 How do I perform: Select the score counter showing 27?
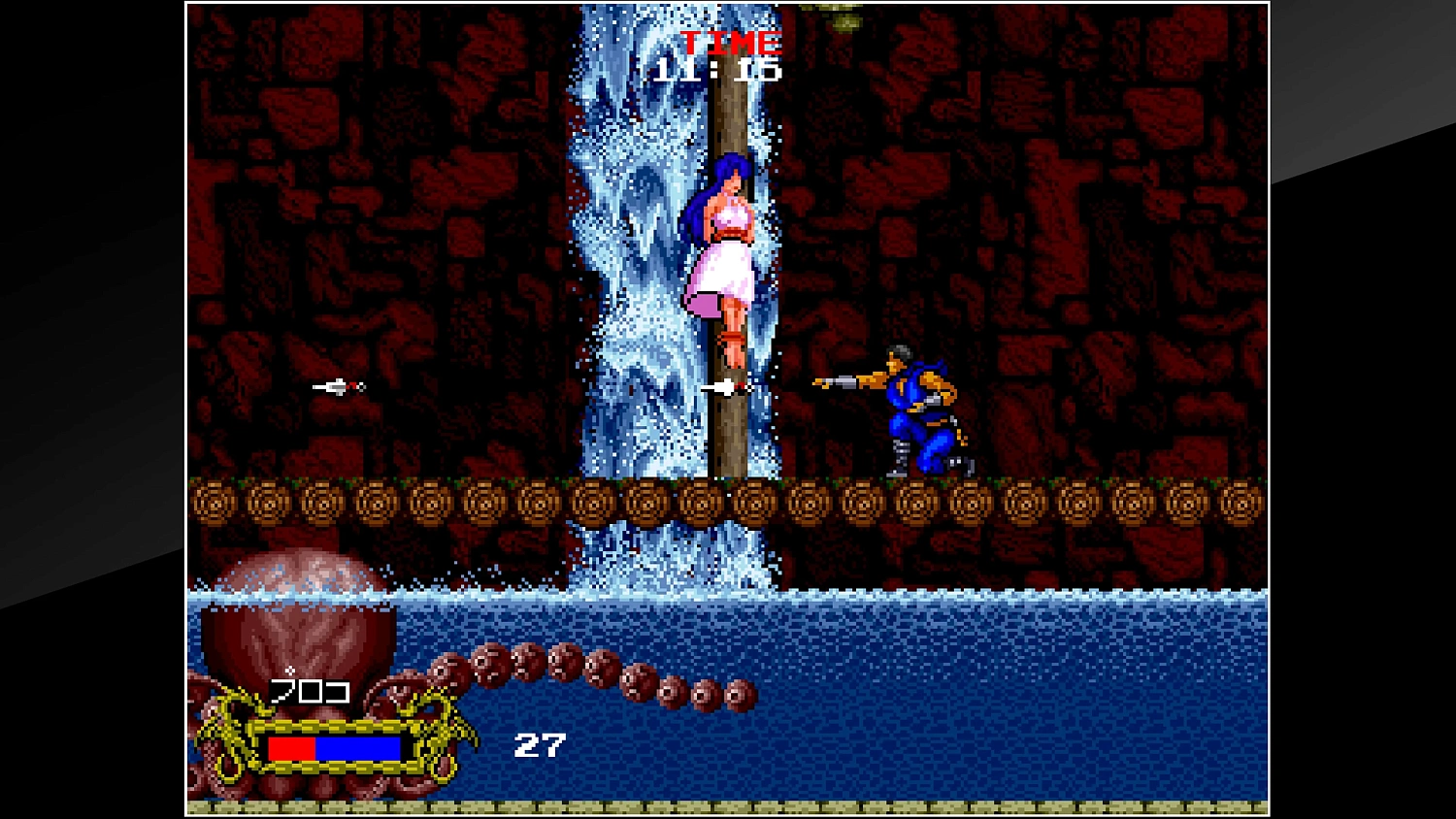point(542,745)
